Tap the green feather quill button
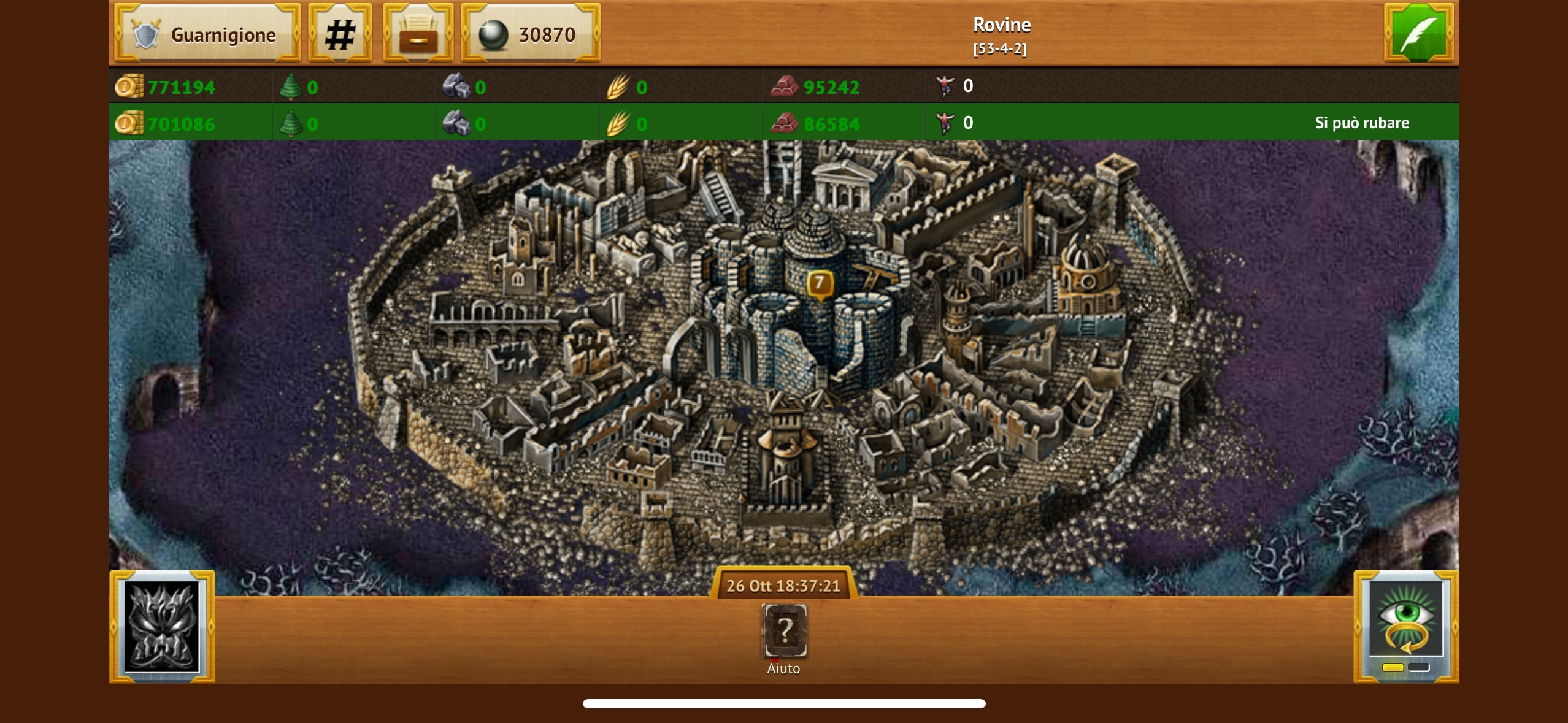Image resolution: width=1568 pixels, height=723 pixels. coord(1418,33)
